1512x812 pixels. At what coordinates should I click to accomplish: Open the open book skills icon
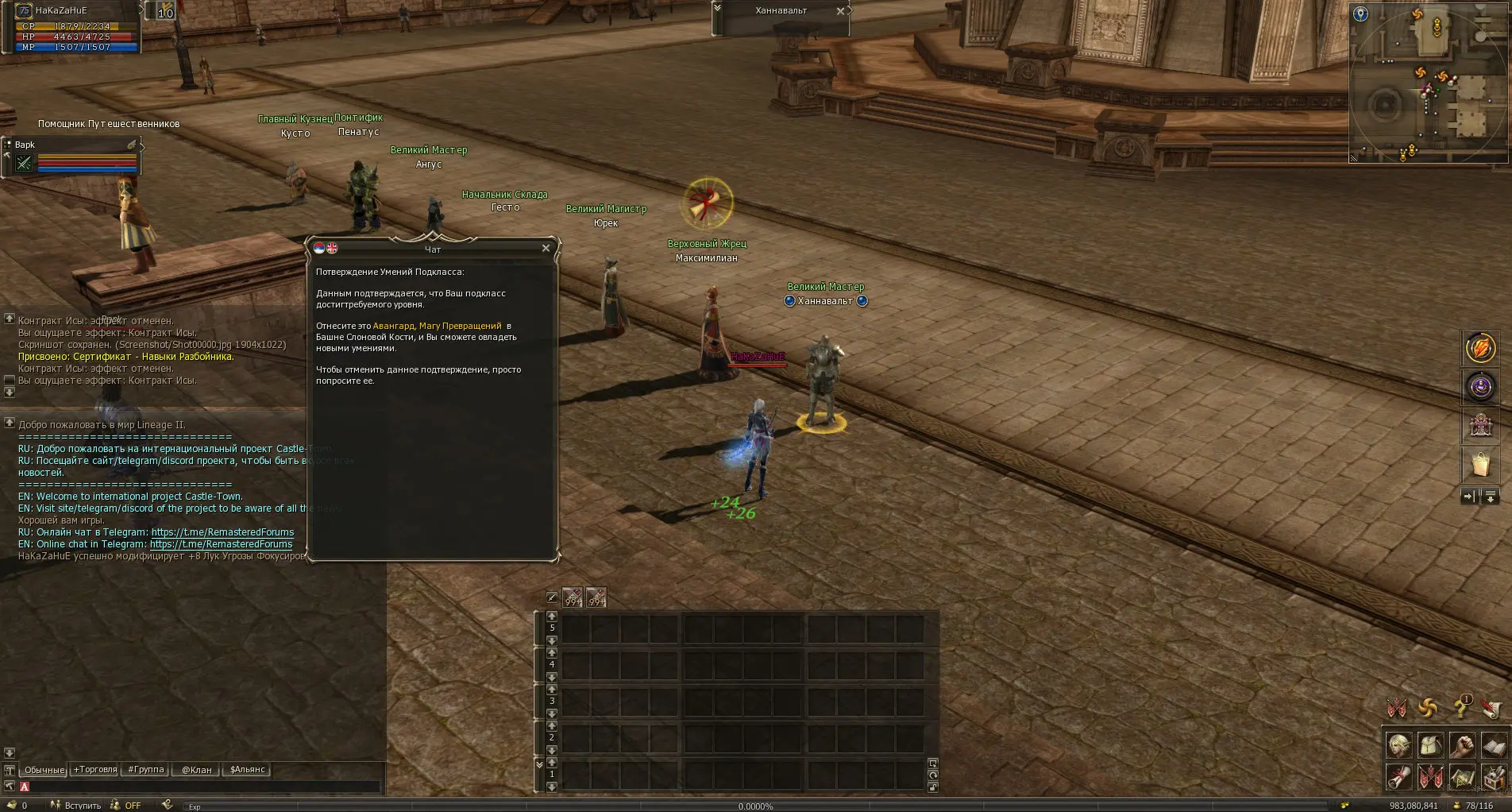tap(1494, 745)
